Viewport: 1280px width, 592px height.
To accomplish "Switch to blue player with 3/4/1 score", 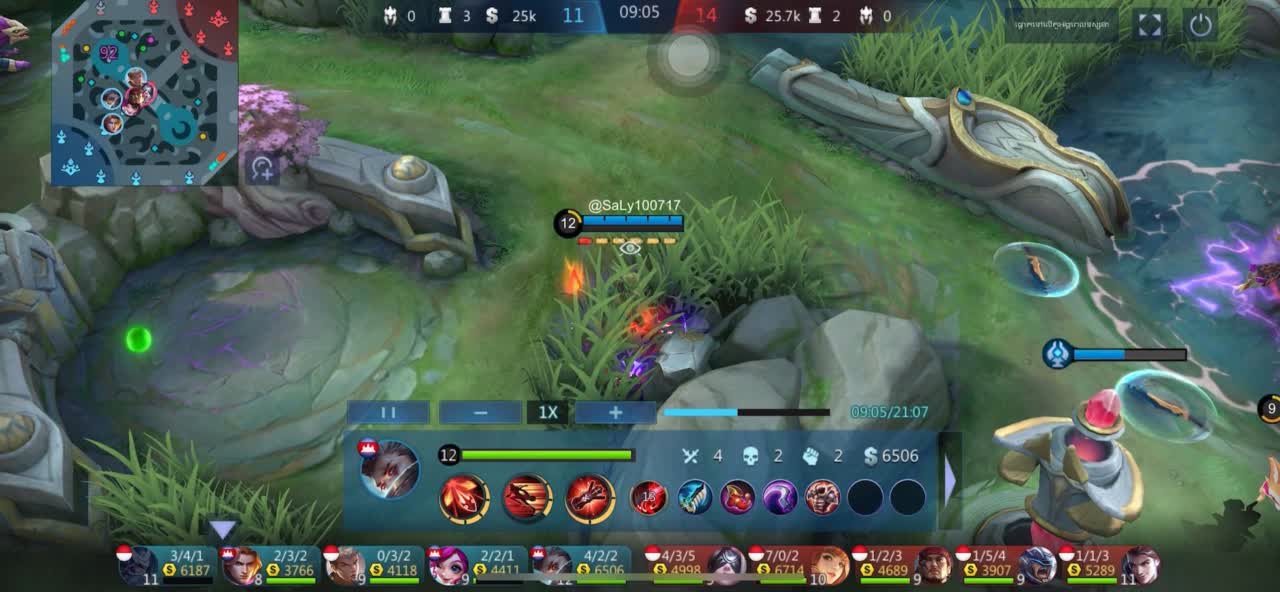I will (165, 566).
